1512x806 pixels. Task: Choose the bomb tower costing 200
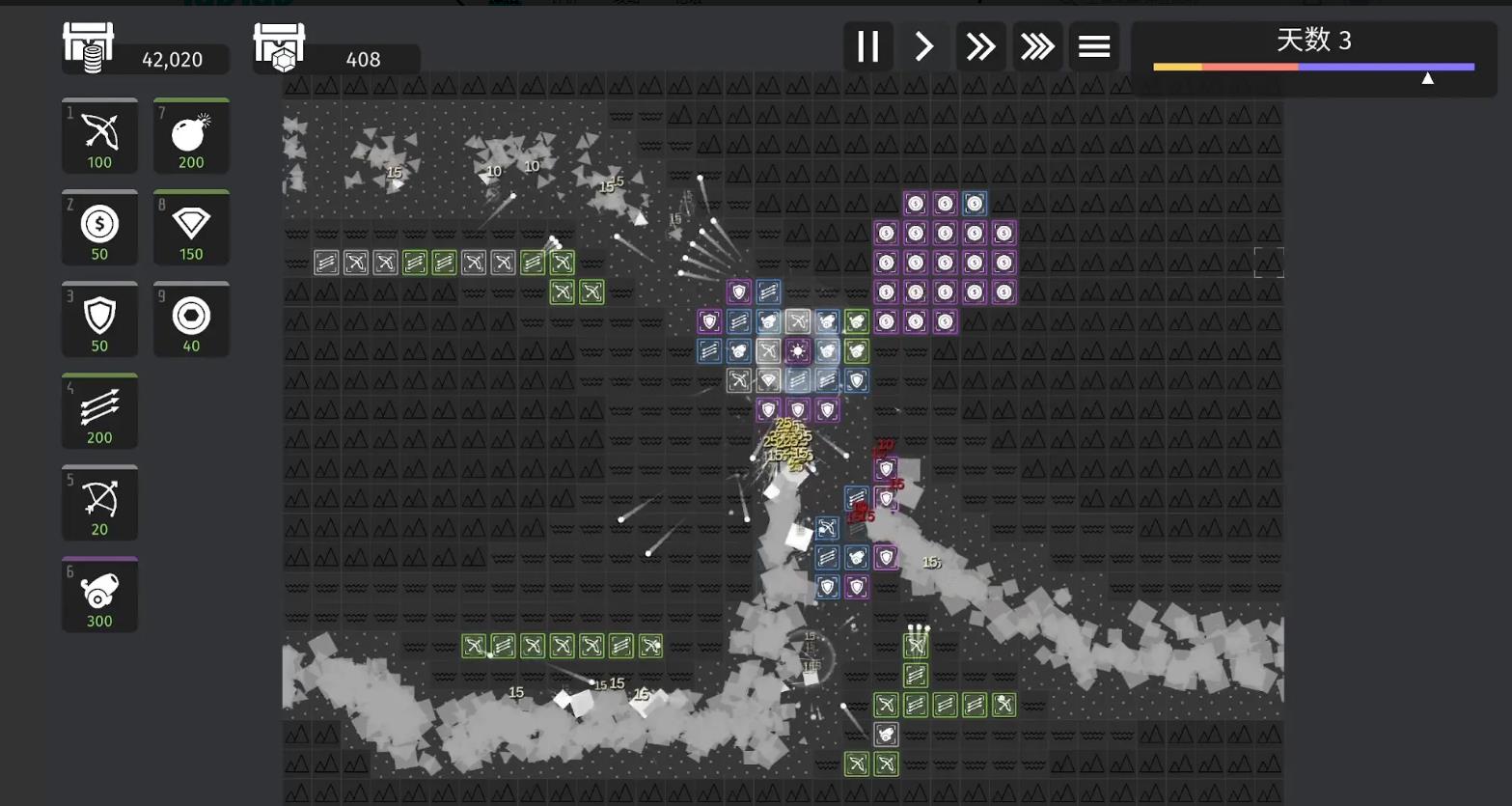[191, 136]
